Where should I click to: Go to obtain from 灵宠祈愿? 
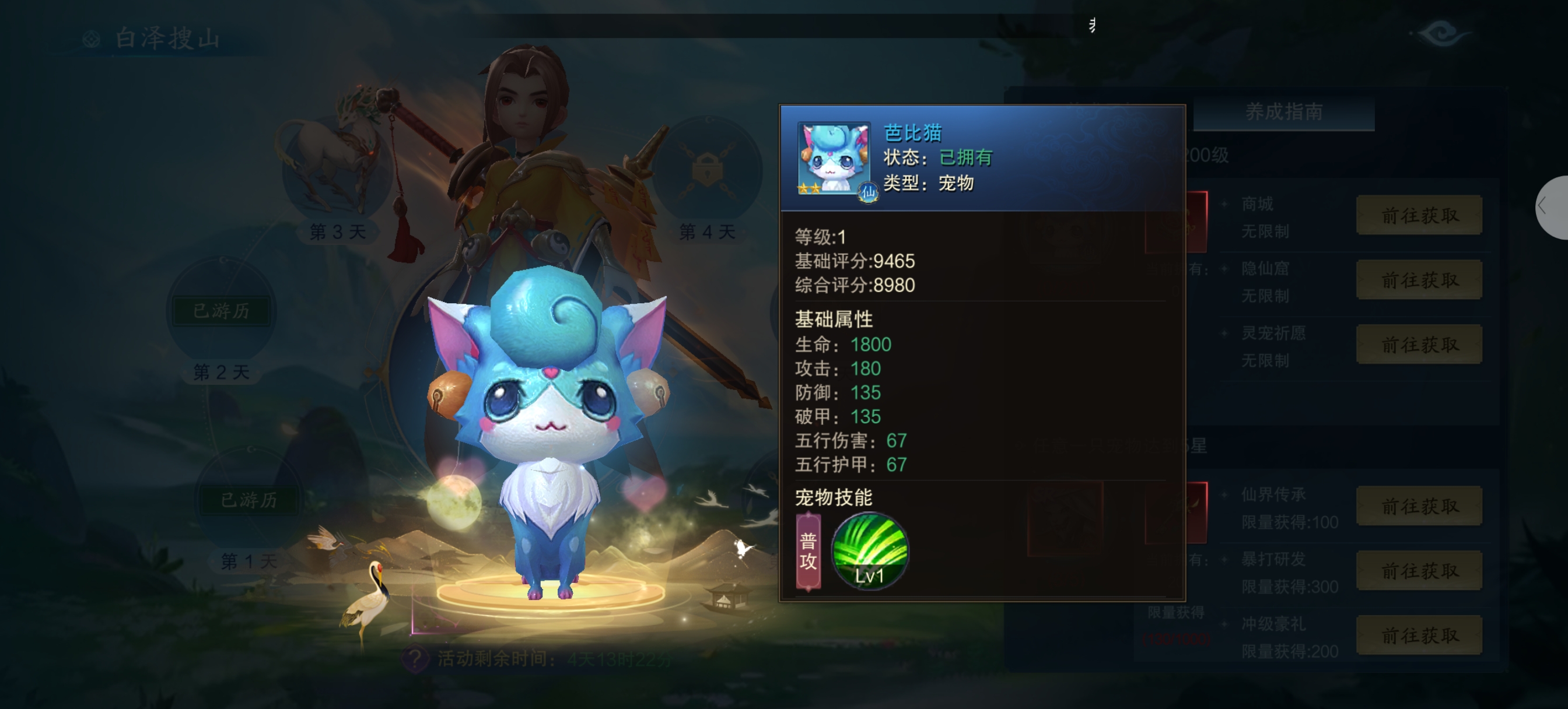pos(1419,345)
